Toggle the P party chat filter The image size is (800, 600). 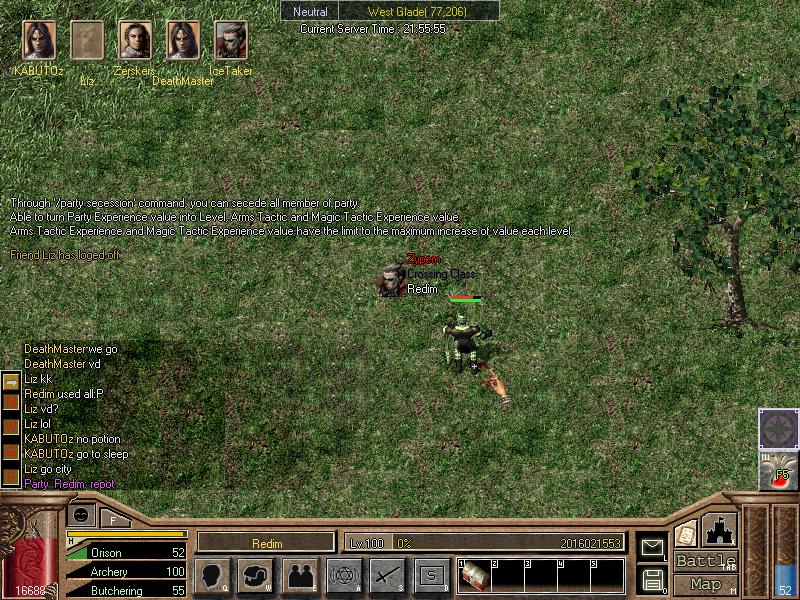[11, 477]
